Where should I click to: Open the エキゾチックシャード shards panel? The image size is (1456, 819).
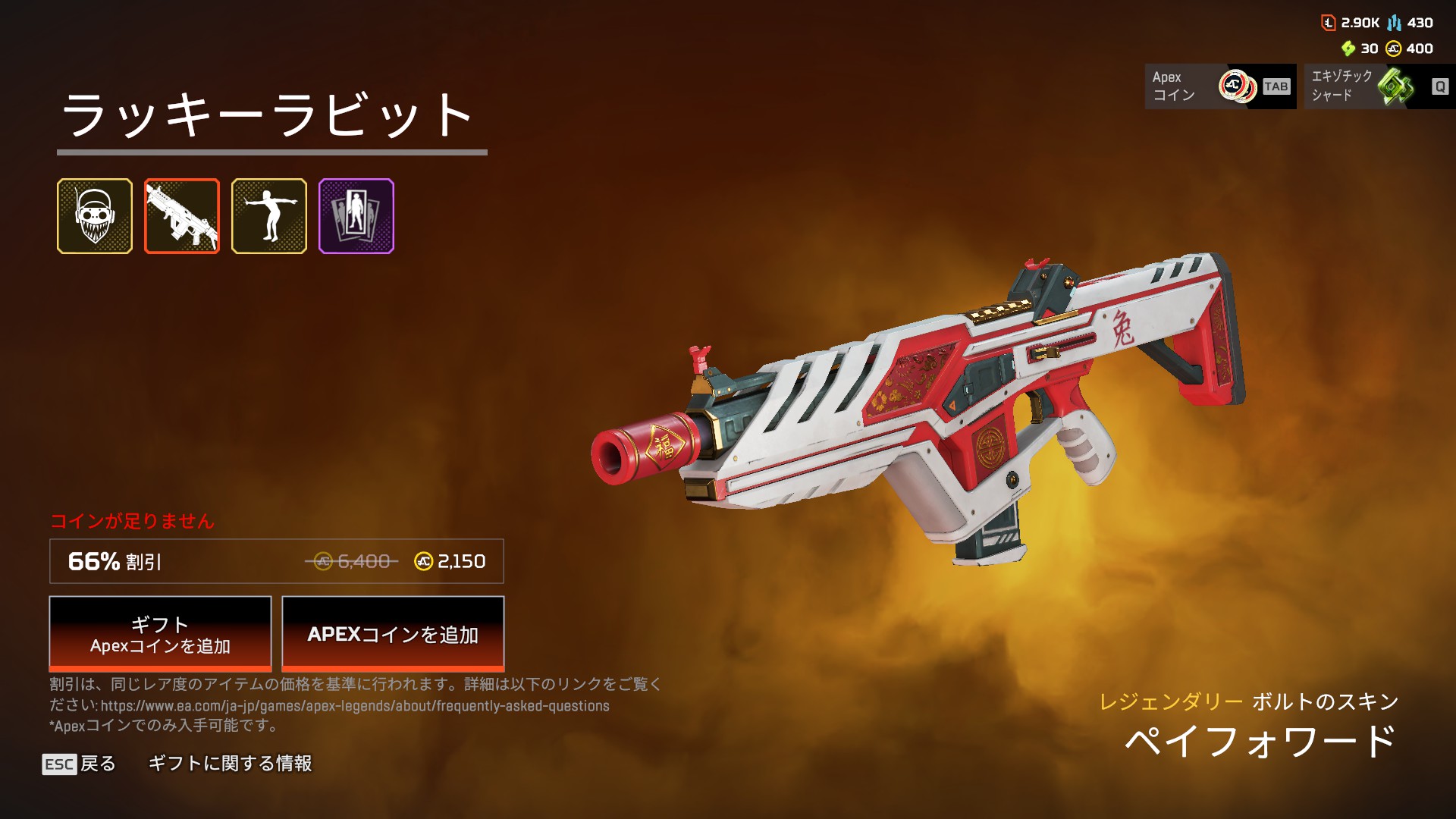(x=1379, y=86)
